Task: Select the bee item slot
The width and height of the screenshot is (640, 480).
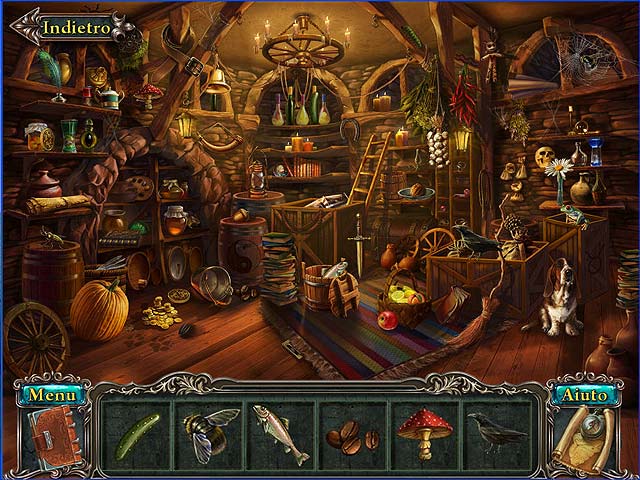Action: 209,436
